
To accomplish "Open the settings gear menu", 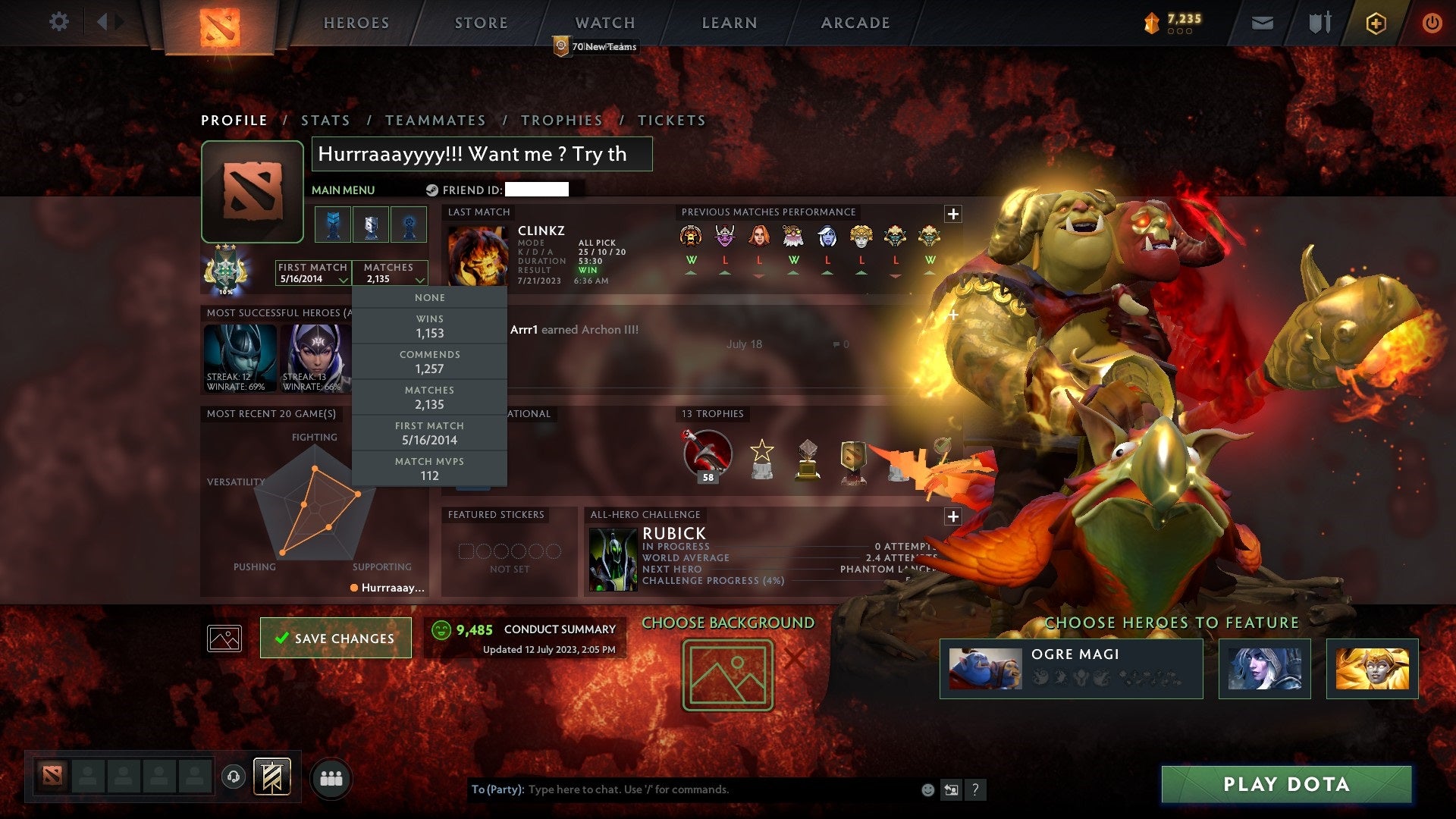I will click(58, 22).
